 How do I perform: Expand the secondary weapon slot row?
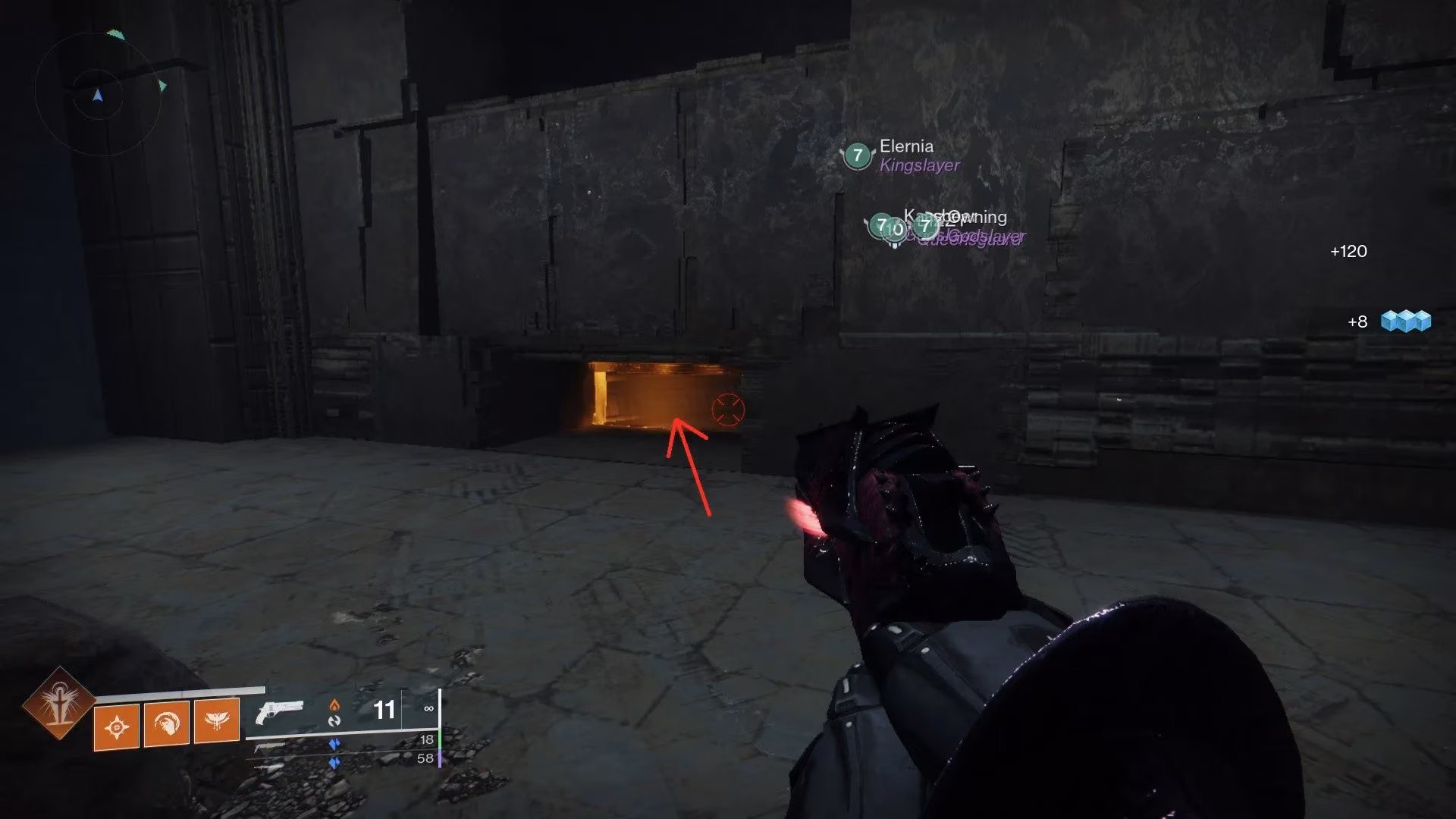tap(271, 746)
